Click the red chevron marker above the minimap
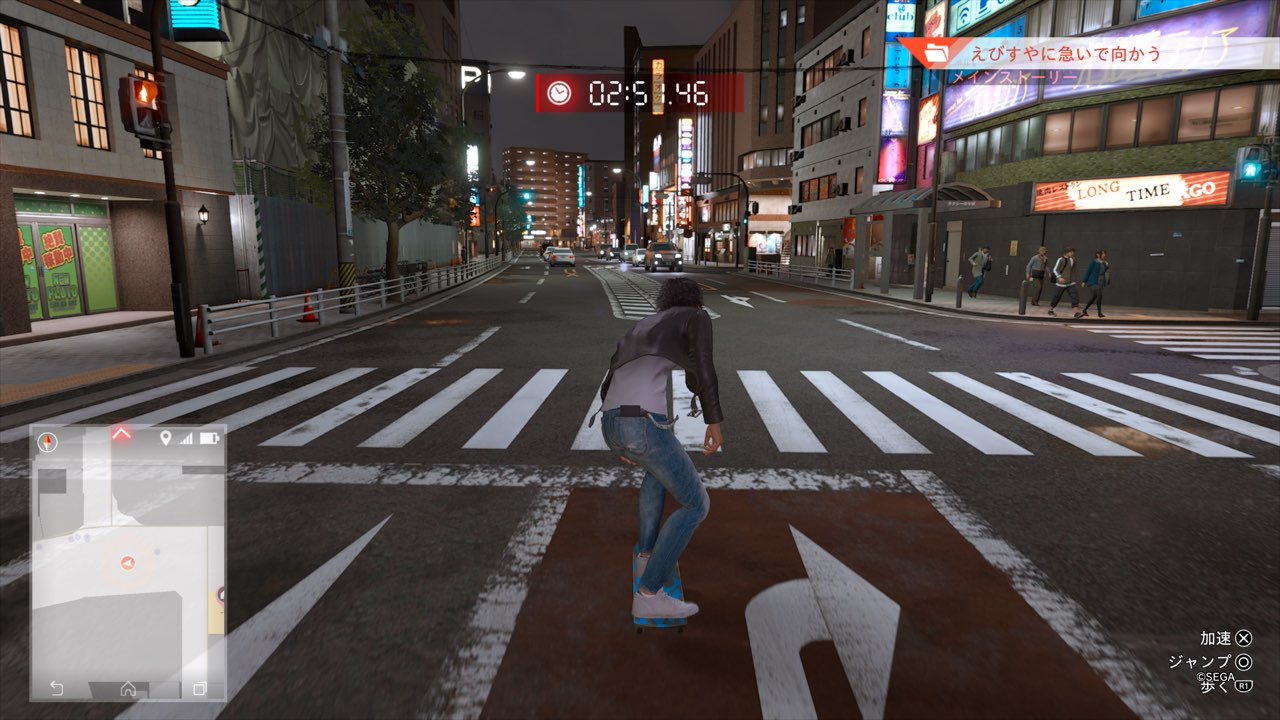This screenshot has height=720, width=1280. pyautogui.click(x=121, y=433)
